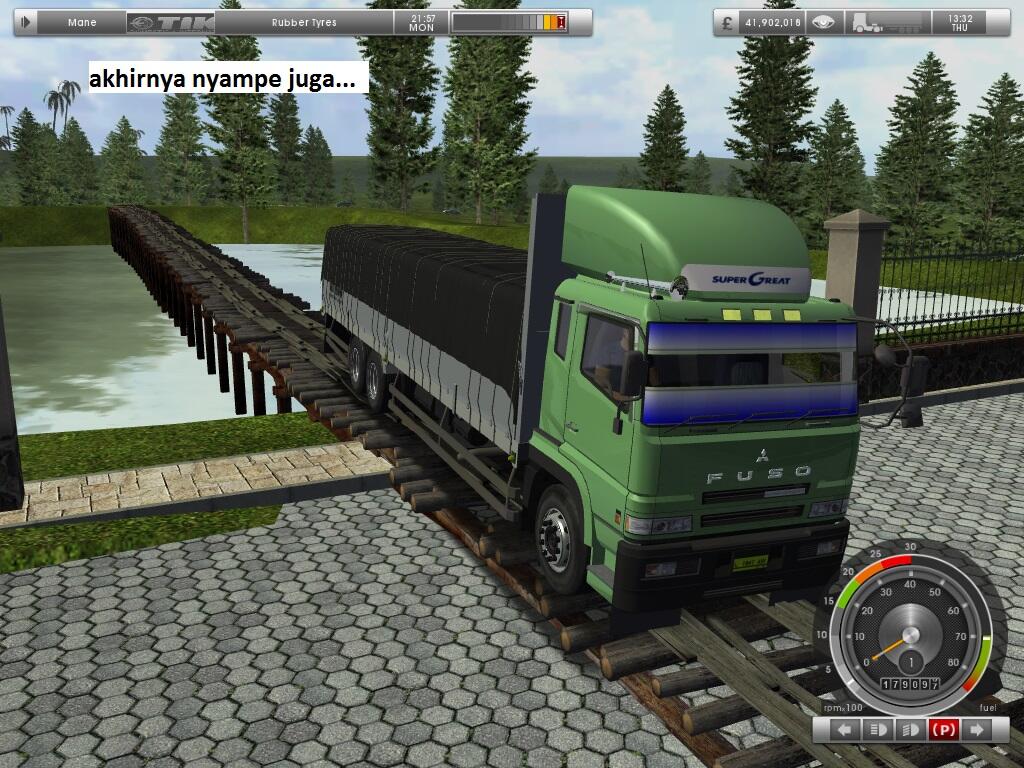Click the eye icon in the top bar

pyautogui.click(x=824, y=22)
